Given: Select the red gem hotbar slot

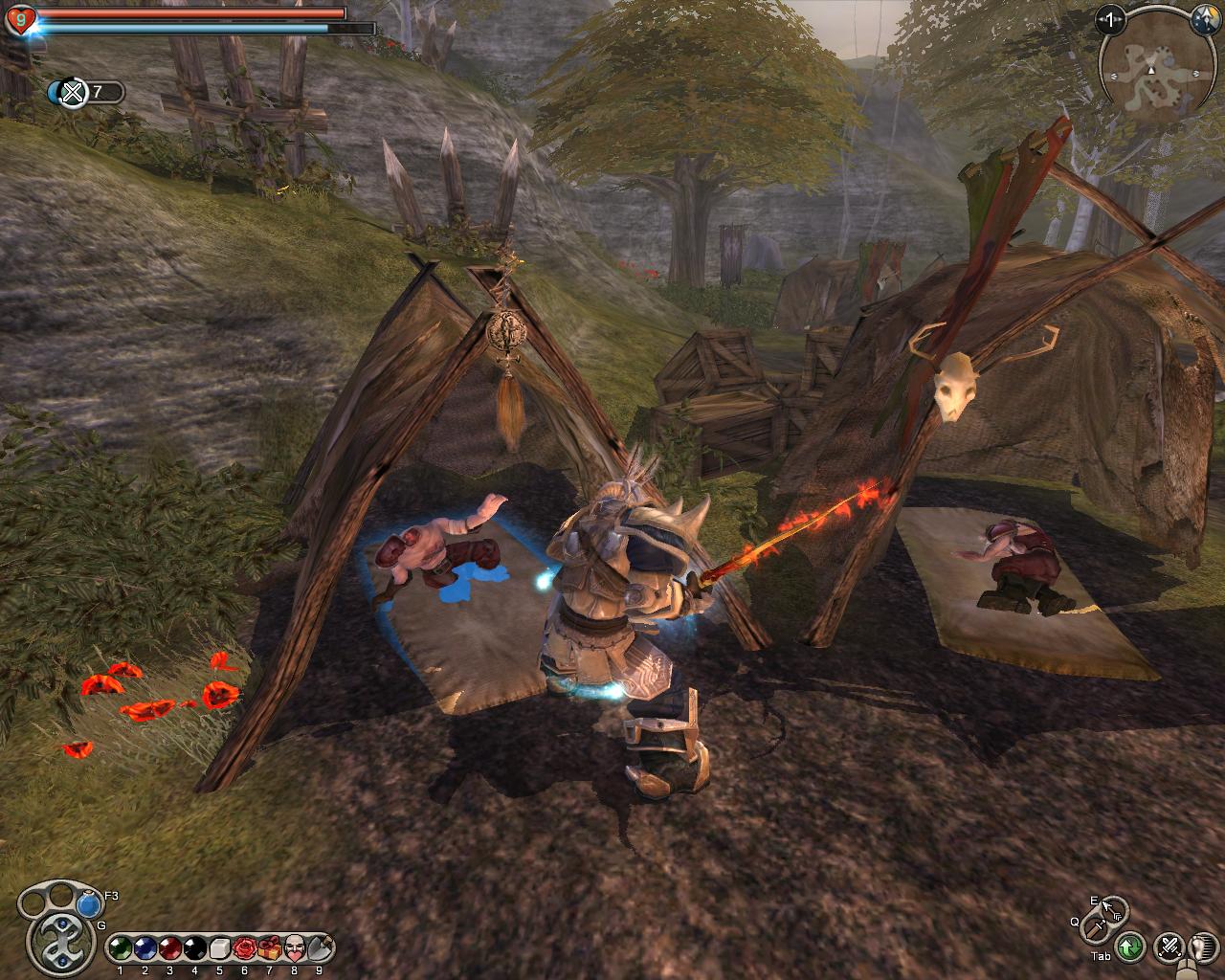Looking at the screenshot, I should pos(168,947).
